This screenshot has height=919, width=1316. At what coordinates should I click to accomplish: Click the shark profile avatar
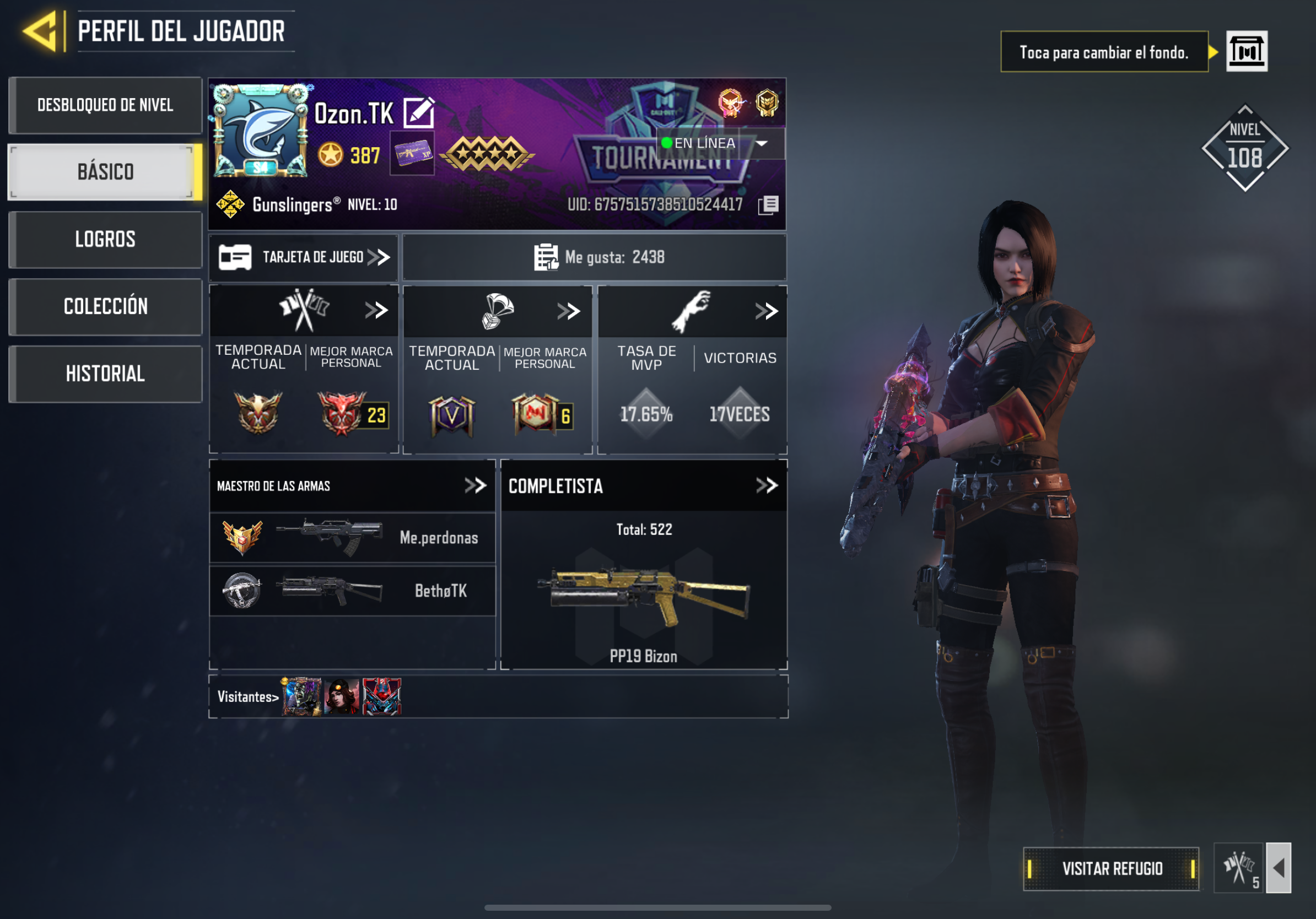click(x=261, y=131)
